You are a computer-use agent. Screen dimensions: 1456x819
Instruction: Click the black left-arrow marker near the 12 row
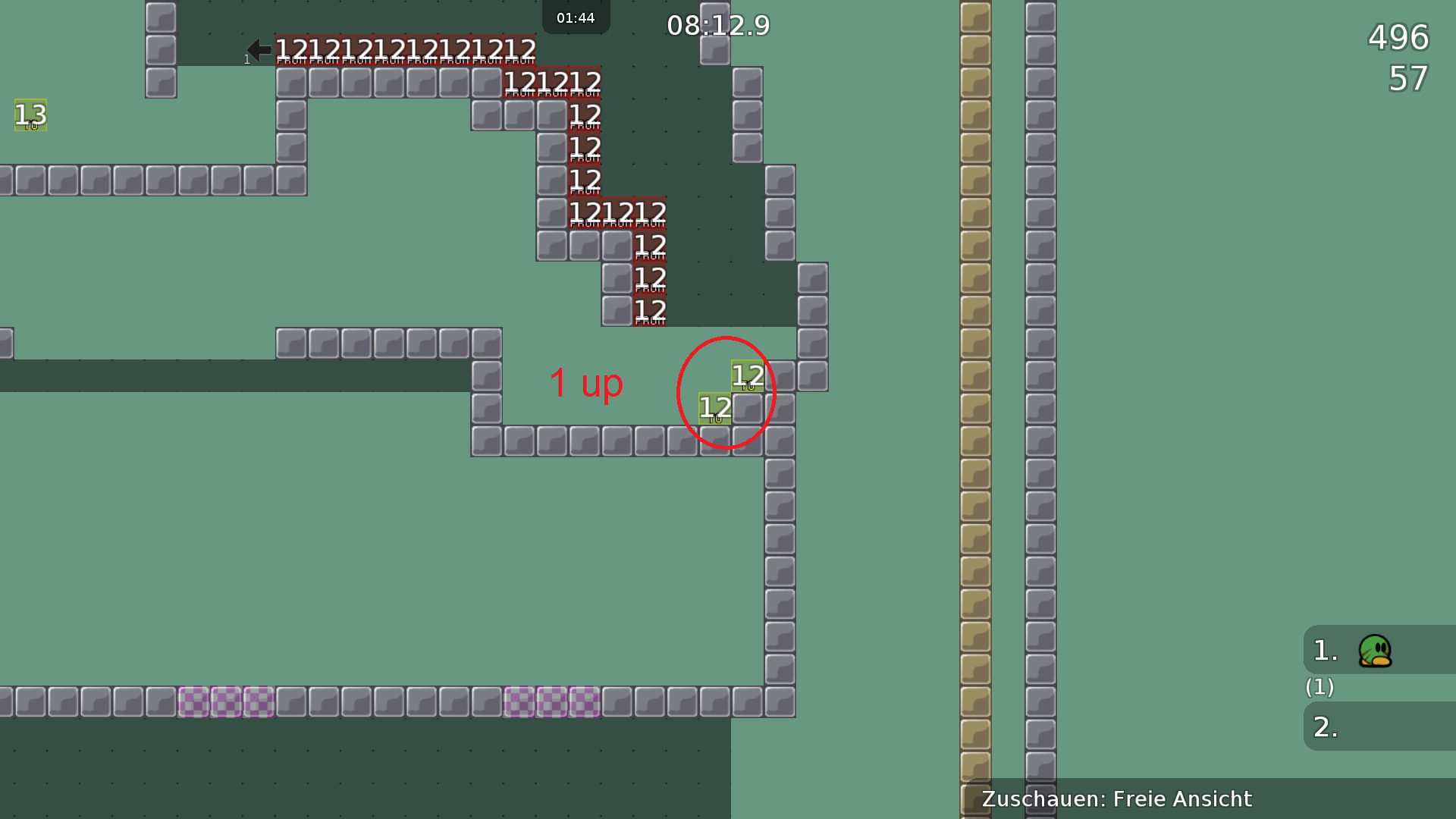point(258,49)
